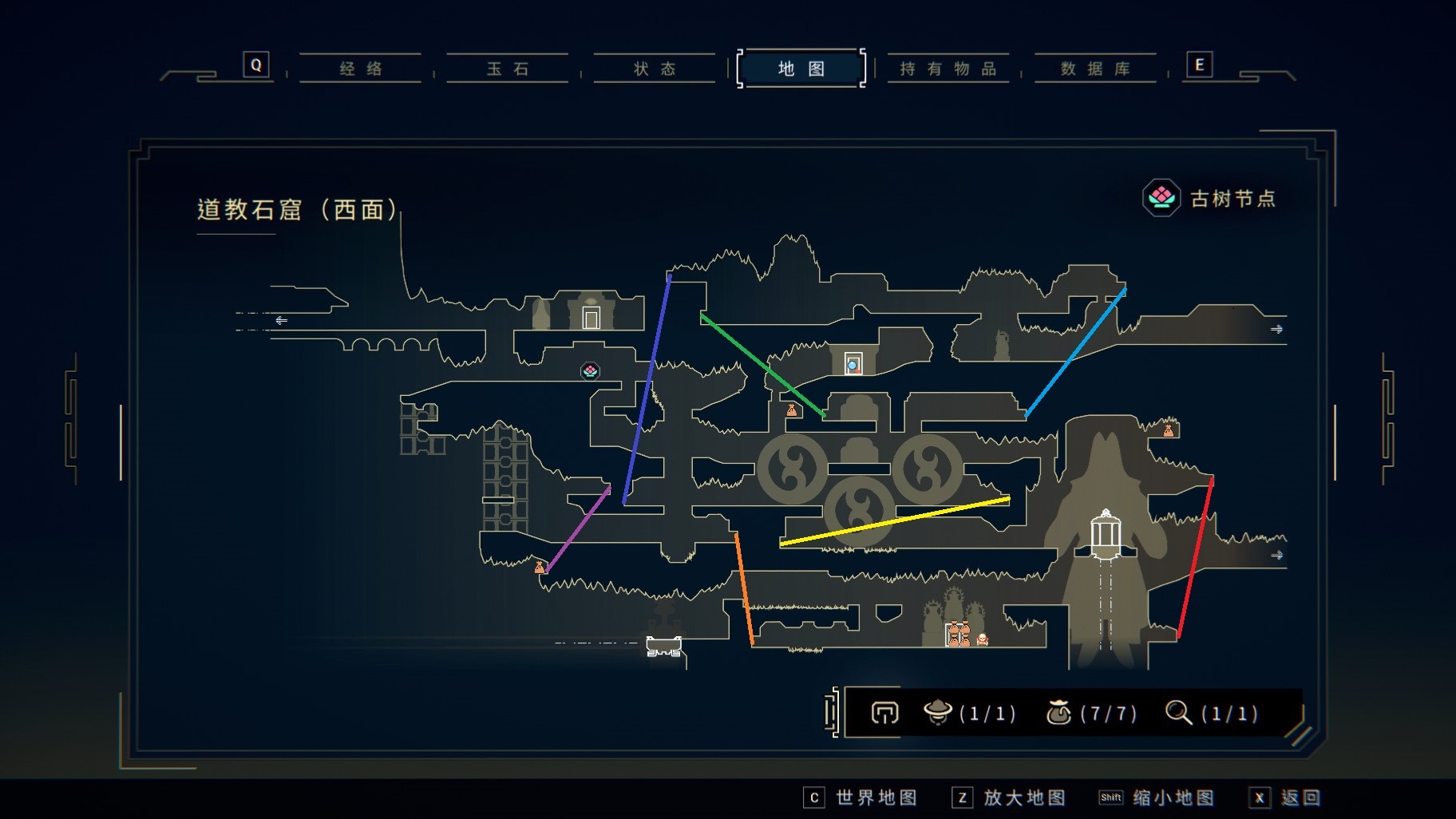Select the 状态 tab
Image resolution: width=1456 pixels, height=819 pixels.
(655, 69)
